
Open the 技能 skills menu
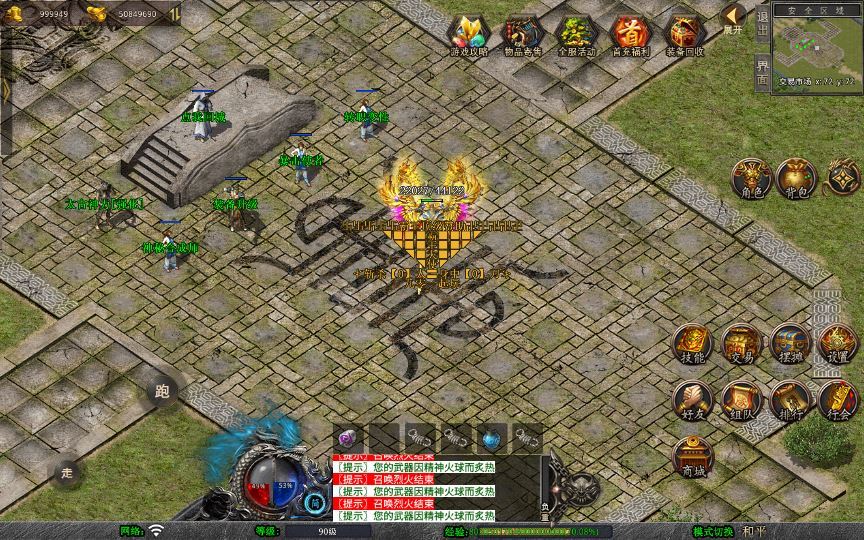point(691,344)
